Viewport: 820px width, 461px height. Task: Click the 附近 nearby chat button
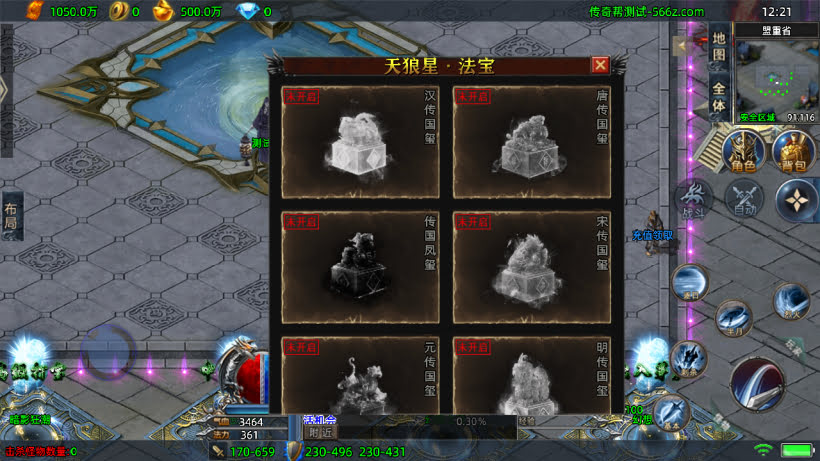pos(320,433)
